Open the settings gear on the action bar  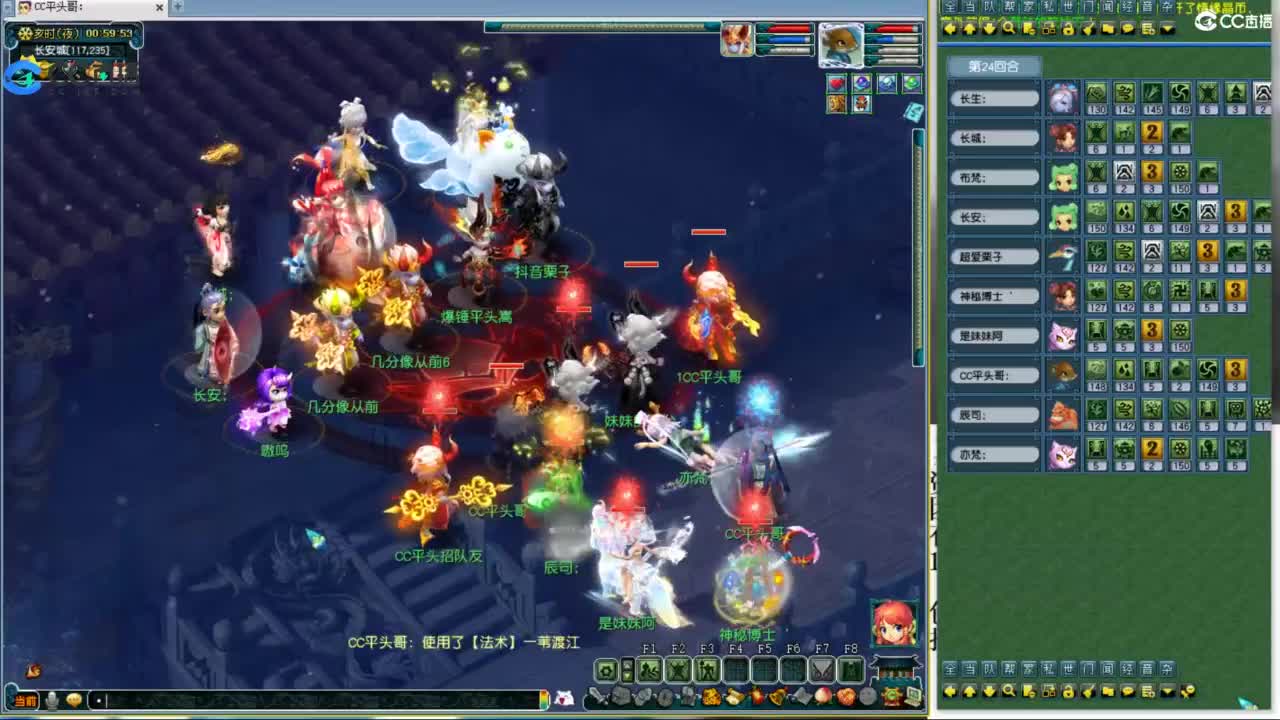tap(606, 670)
